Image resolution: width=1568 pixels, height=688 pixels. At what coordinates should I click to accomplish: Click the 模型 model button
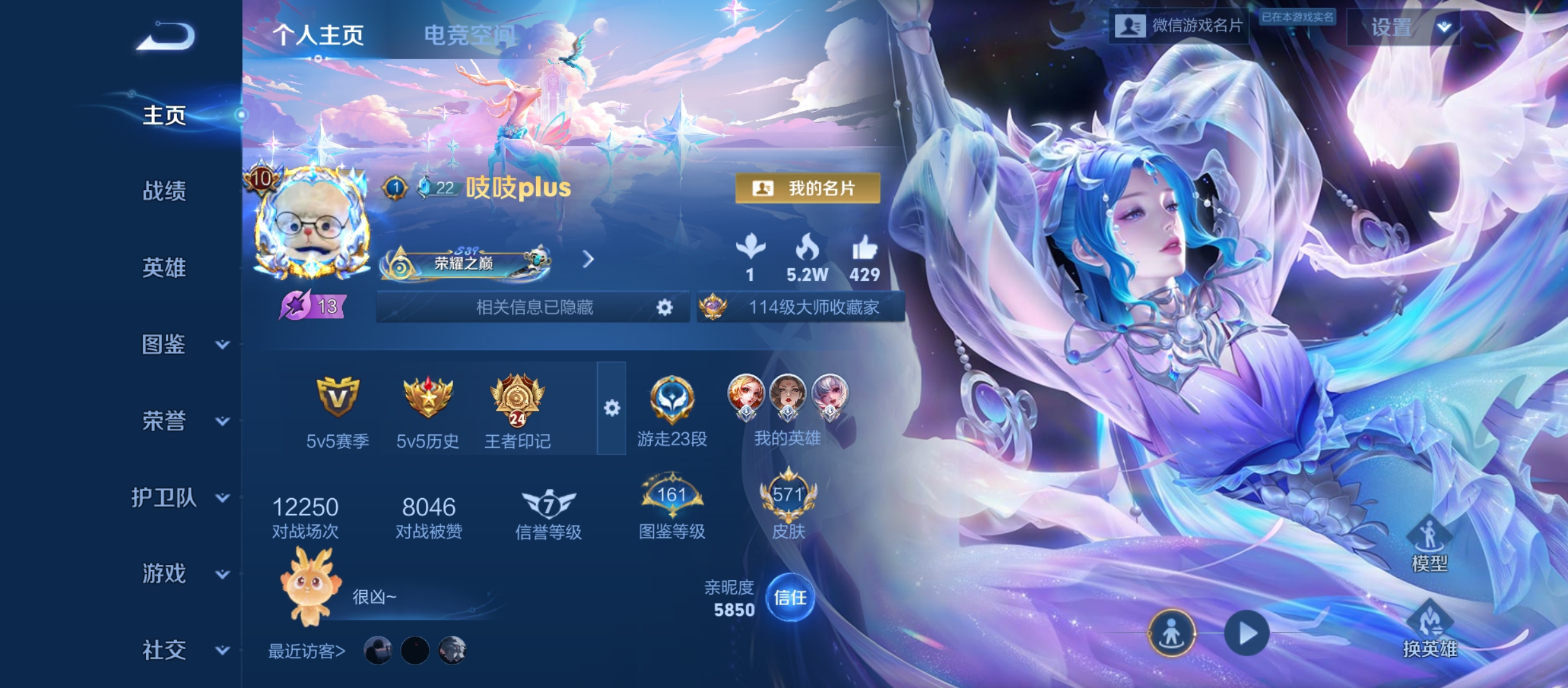[x=1430, y=545]
